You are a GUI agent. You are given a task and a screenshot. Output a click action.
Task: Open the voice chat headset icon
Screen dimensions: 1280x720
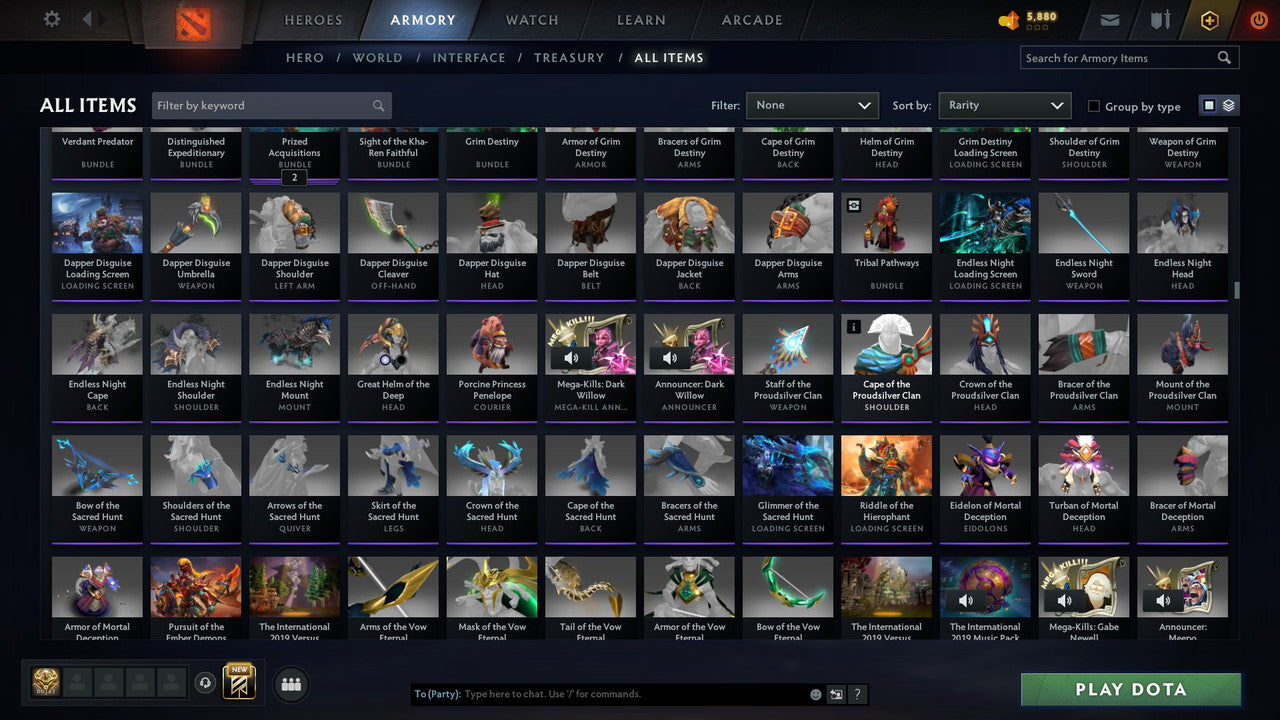[207, 683]
